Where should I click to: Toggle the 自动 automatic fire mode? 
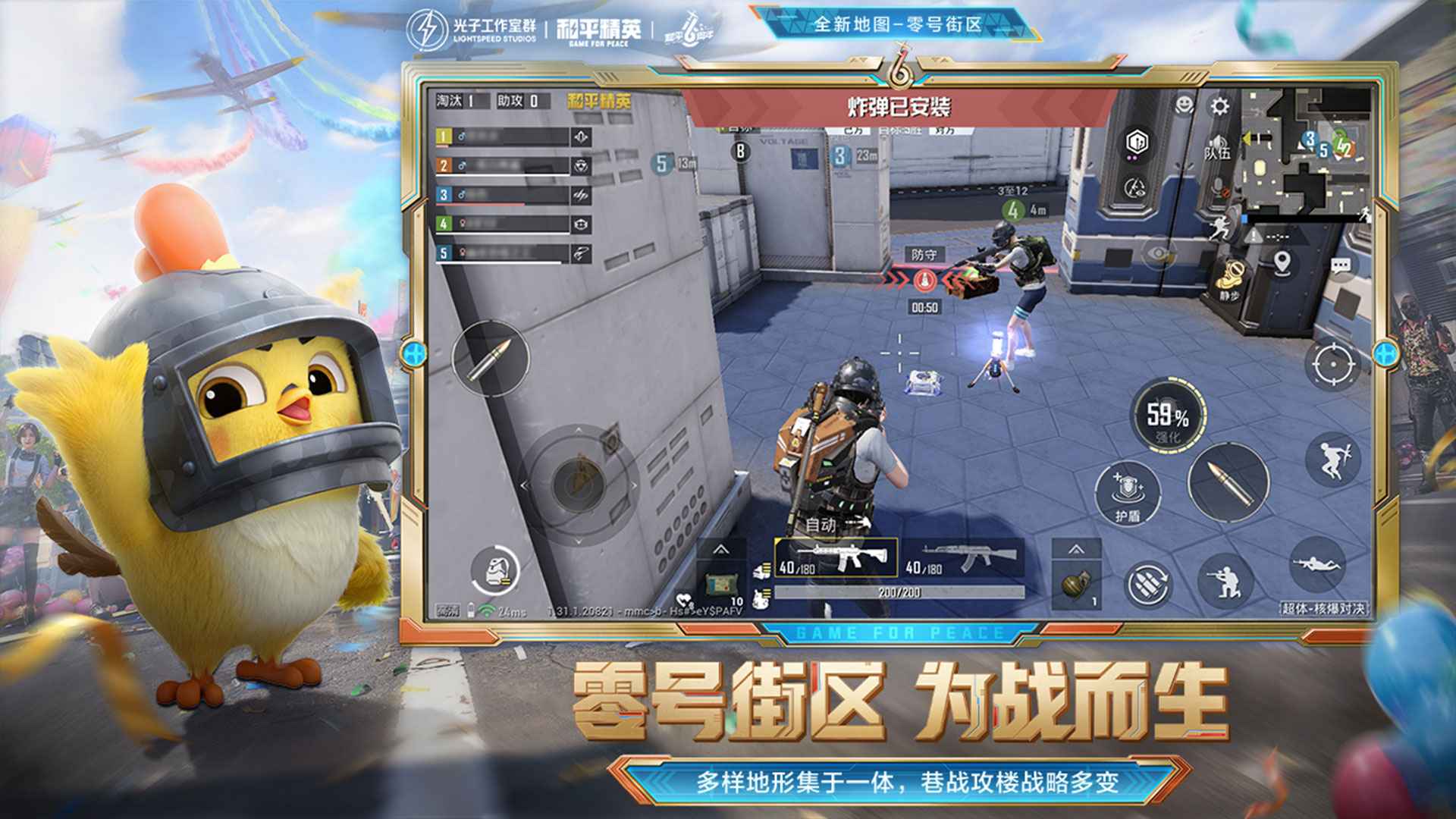click(x=820, y=525)
